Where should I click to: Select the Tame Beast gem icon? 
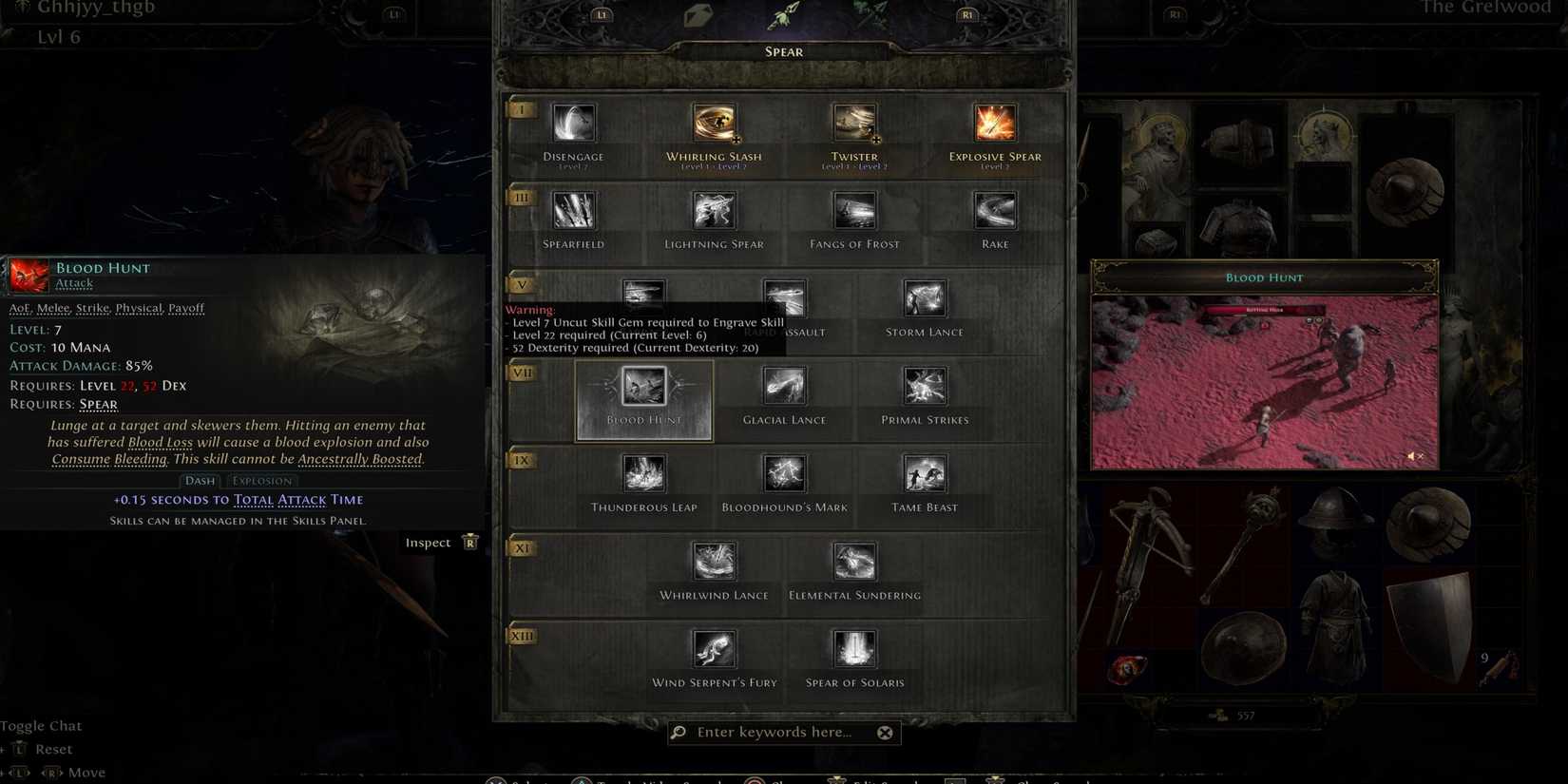[x=924, y=473]
